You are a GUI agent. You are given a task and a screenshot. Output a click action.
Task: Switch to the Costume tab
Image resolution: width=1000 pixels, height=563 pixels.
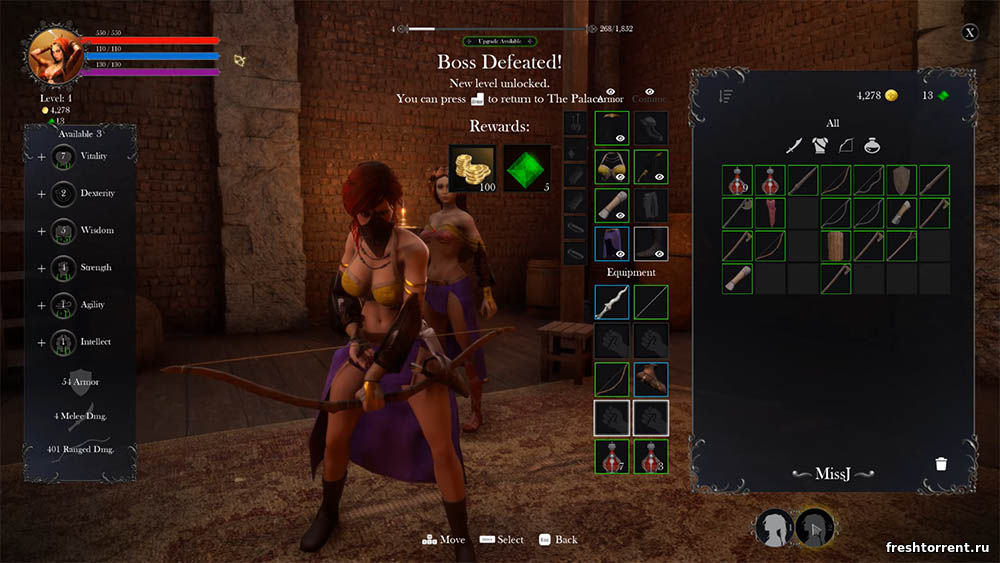pos(650,99)
